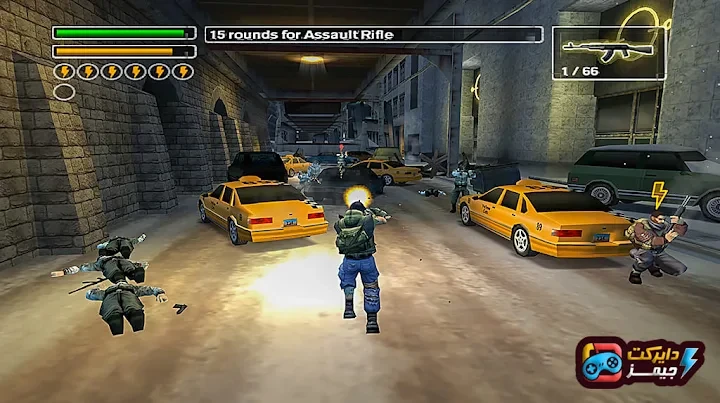Click the empty oval slot below the lightning icons
This screenshot has width=720, height=403.
pos(64,92)
